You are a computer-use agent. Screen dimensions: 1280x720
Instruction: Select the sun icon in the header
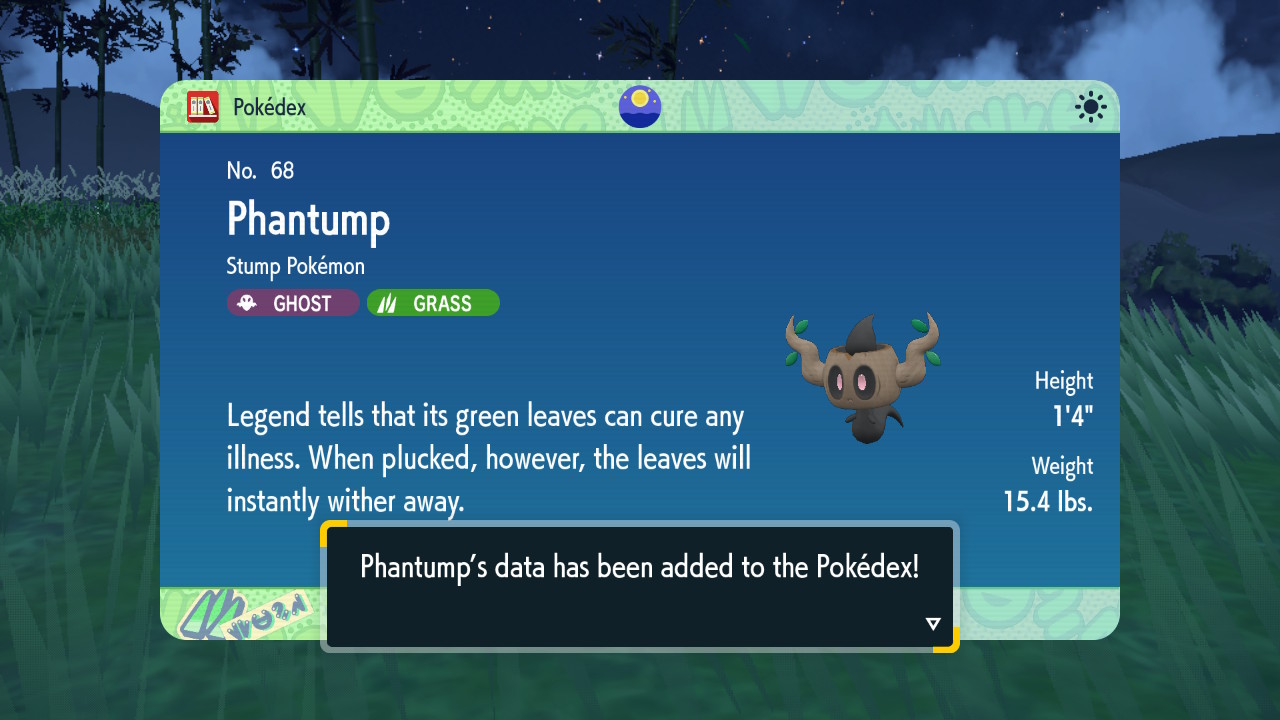[x=1090, y=107]
